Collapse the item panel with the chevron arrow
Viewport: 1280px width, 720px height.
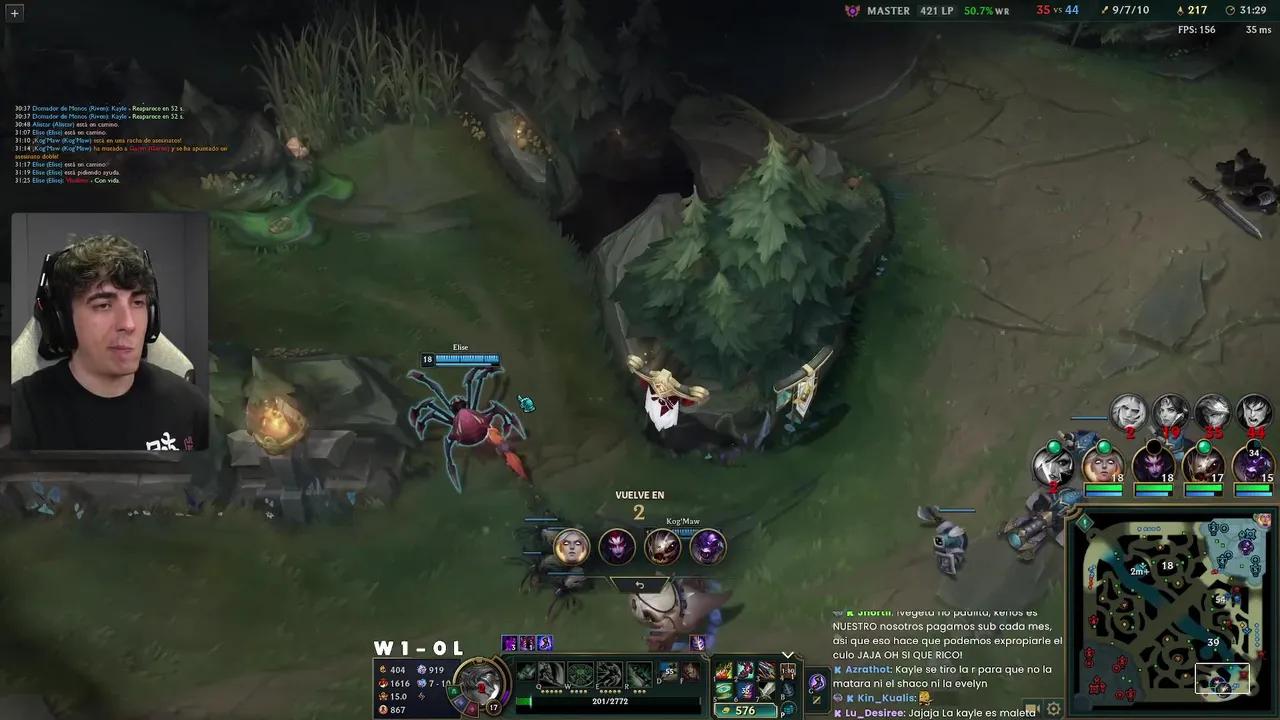pos(788,655)
